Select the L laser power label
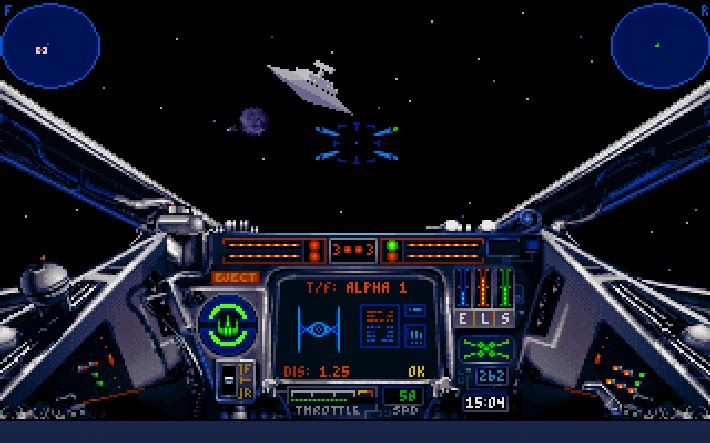This screenshot has width=710, height=443. click(485, 318)
